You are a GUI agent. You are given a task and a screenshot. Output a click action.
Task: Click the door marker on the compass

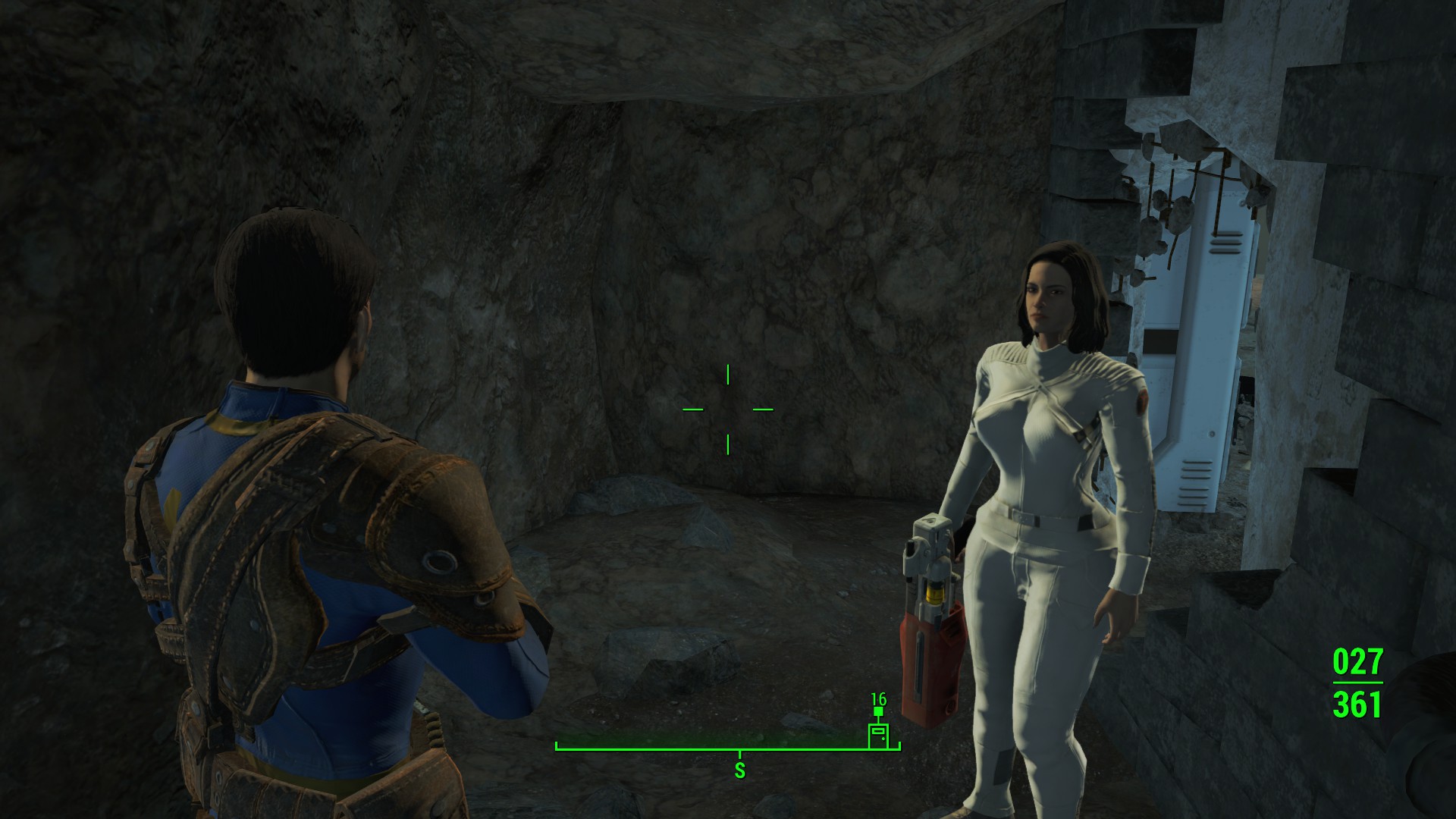[x=878, y=736]
